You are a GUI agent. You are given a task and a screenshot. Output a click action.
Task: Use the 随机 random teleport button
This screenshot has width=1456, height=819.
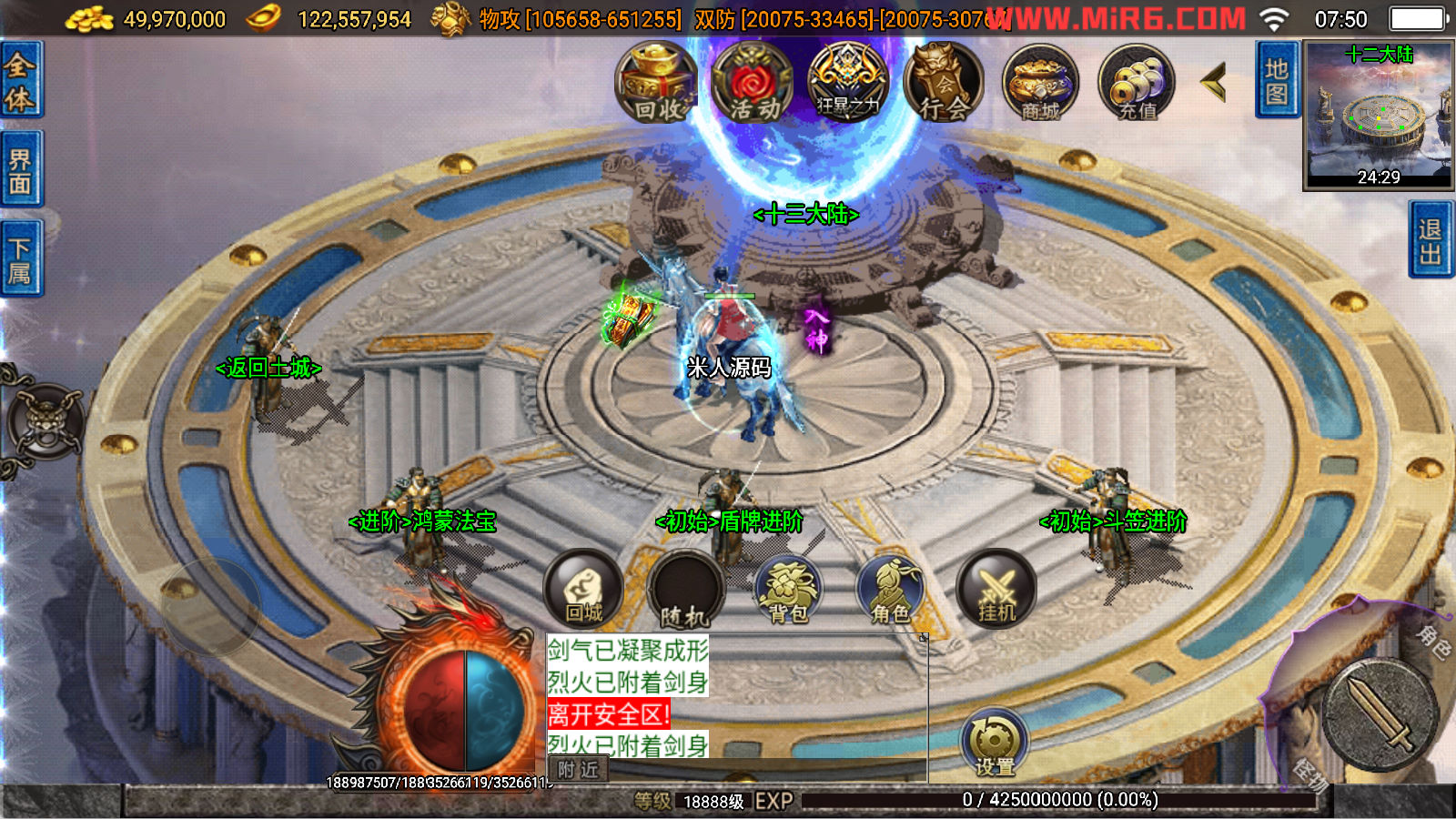685,591
